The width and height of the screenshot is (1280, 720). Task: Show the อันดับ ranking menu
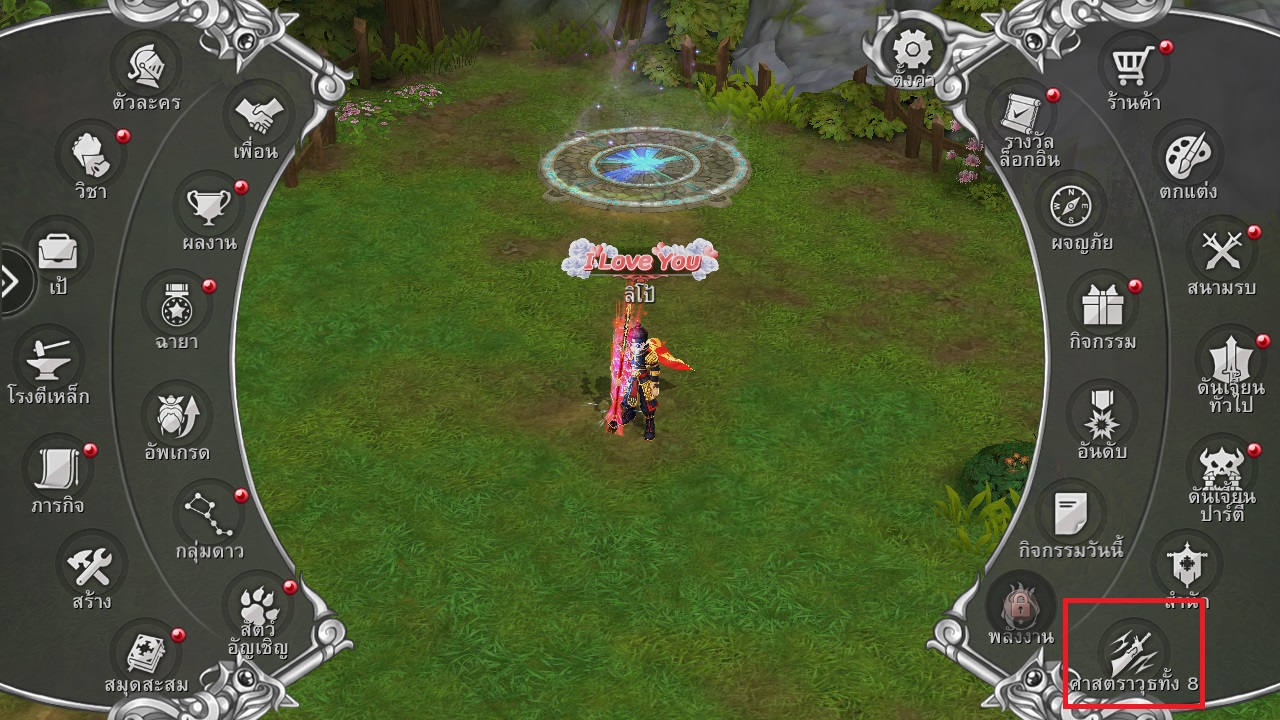(x=1101, y=414)
